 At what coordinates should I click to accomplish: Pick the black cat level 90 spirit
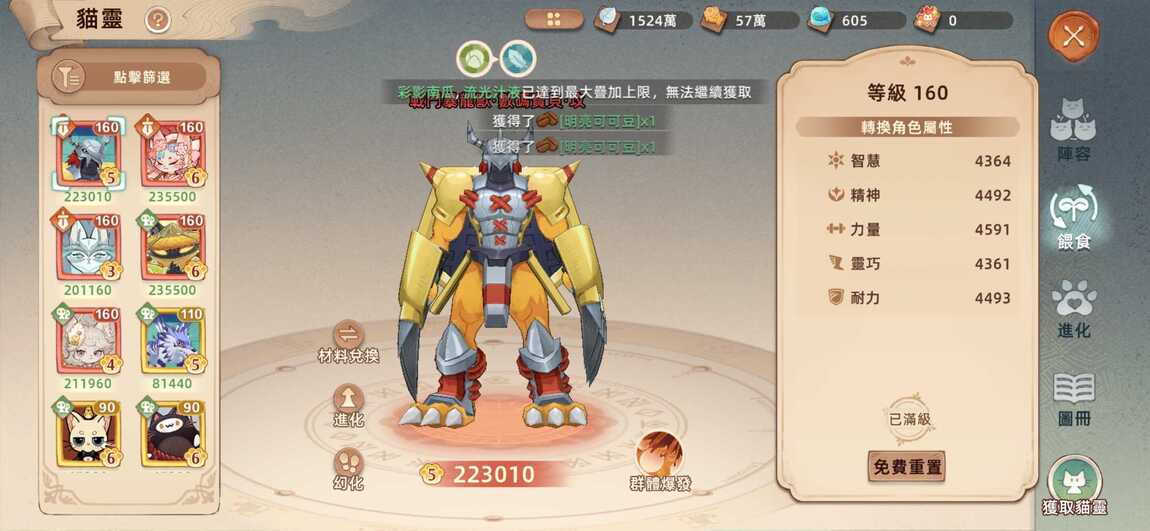click(172, 434)
